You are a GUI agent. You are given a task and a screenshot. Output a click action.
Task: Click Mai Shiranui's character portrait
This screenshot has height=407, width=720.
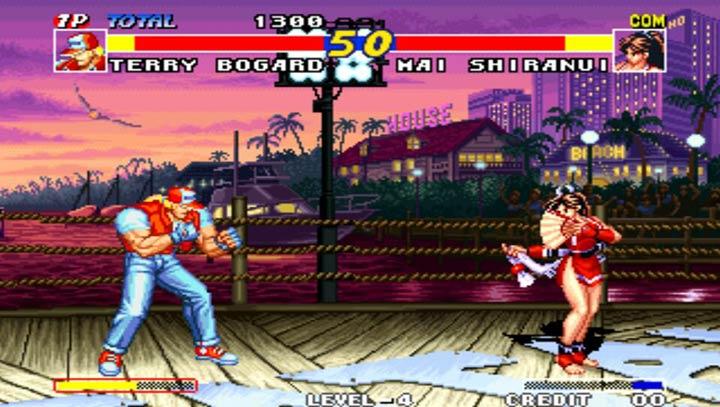click(639, 50)
